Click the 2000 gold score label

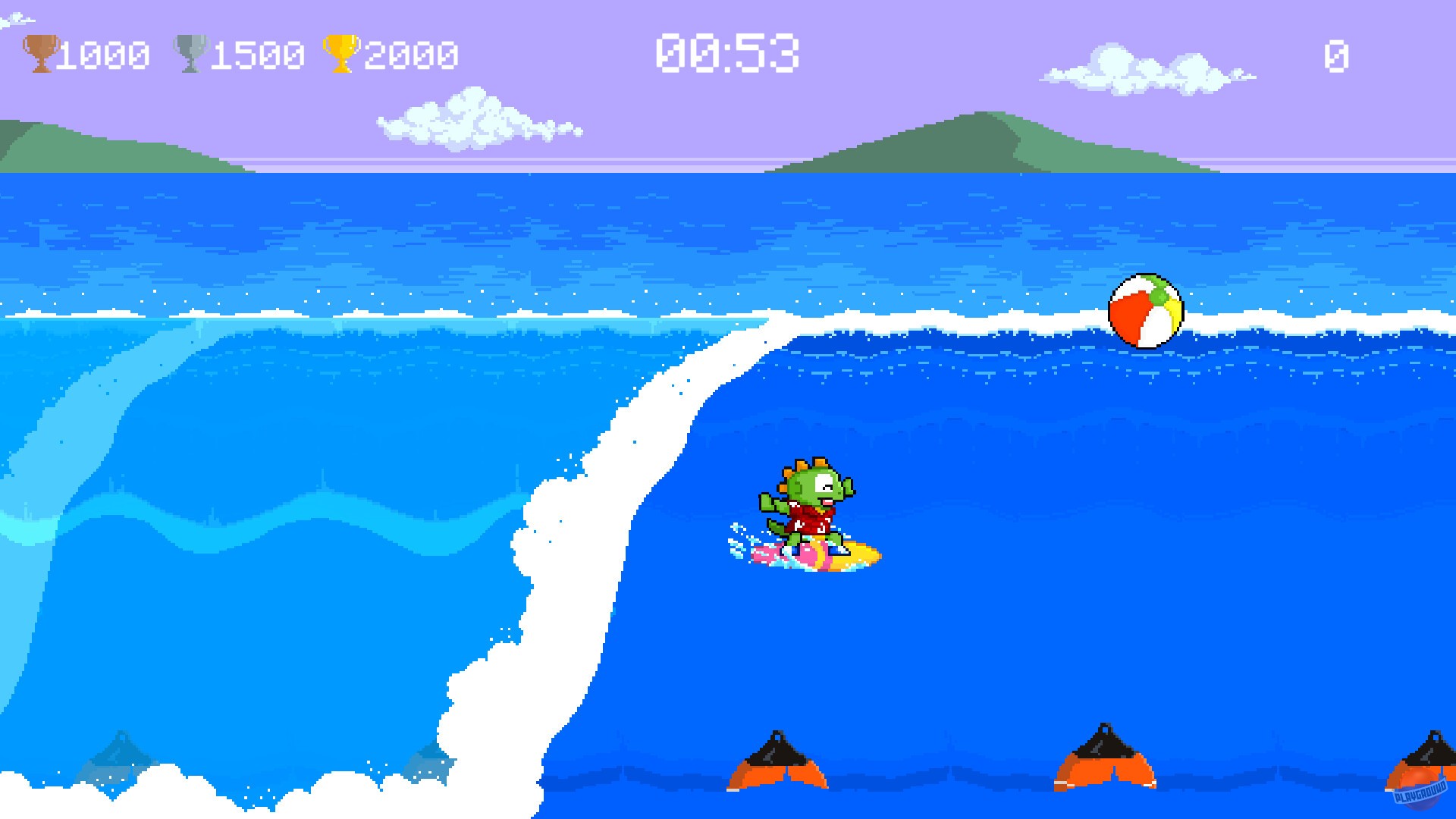point(409,52)
